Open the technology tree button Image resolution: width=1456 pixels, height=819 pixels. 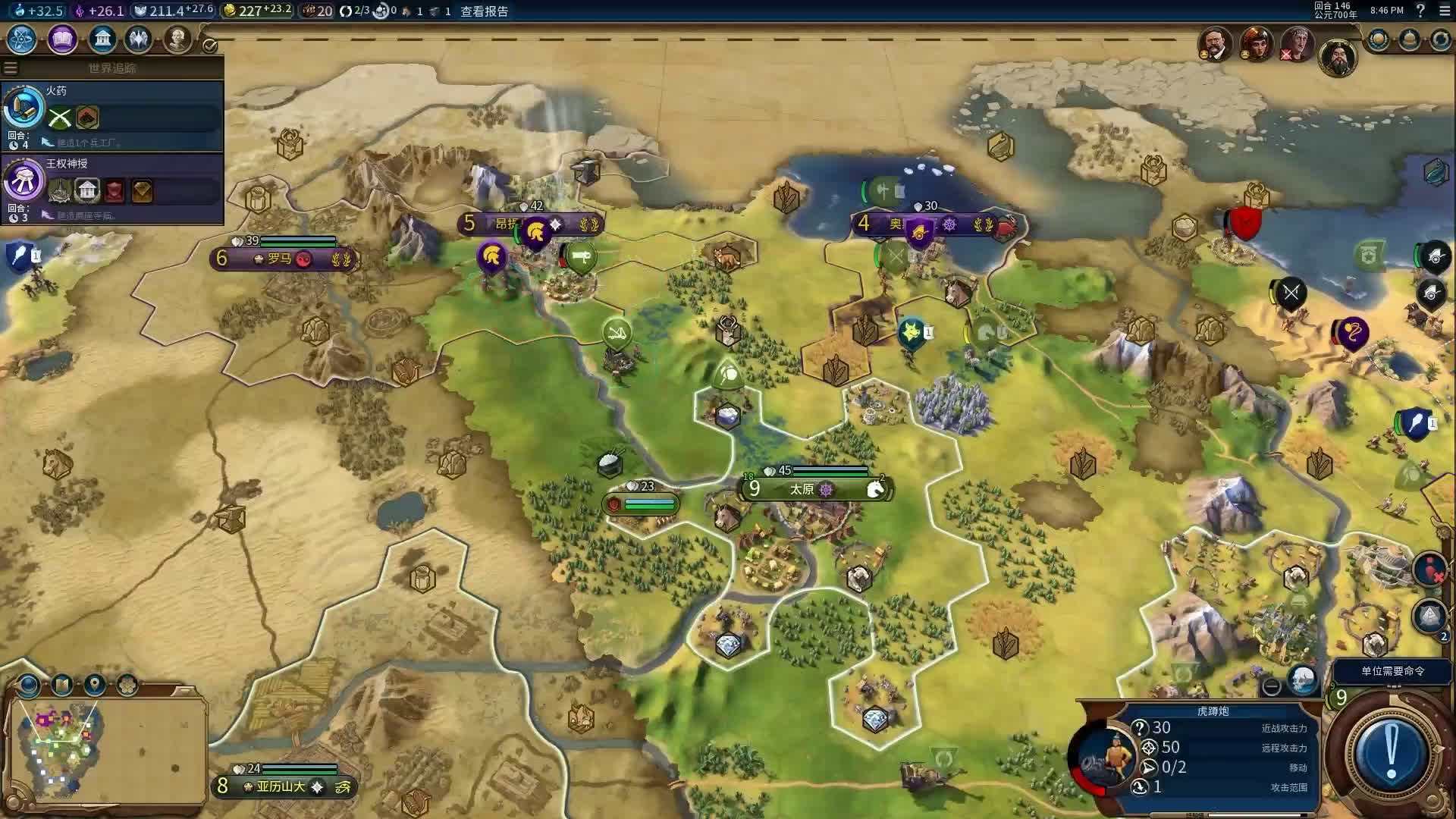click(x=22, y=39)
